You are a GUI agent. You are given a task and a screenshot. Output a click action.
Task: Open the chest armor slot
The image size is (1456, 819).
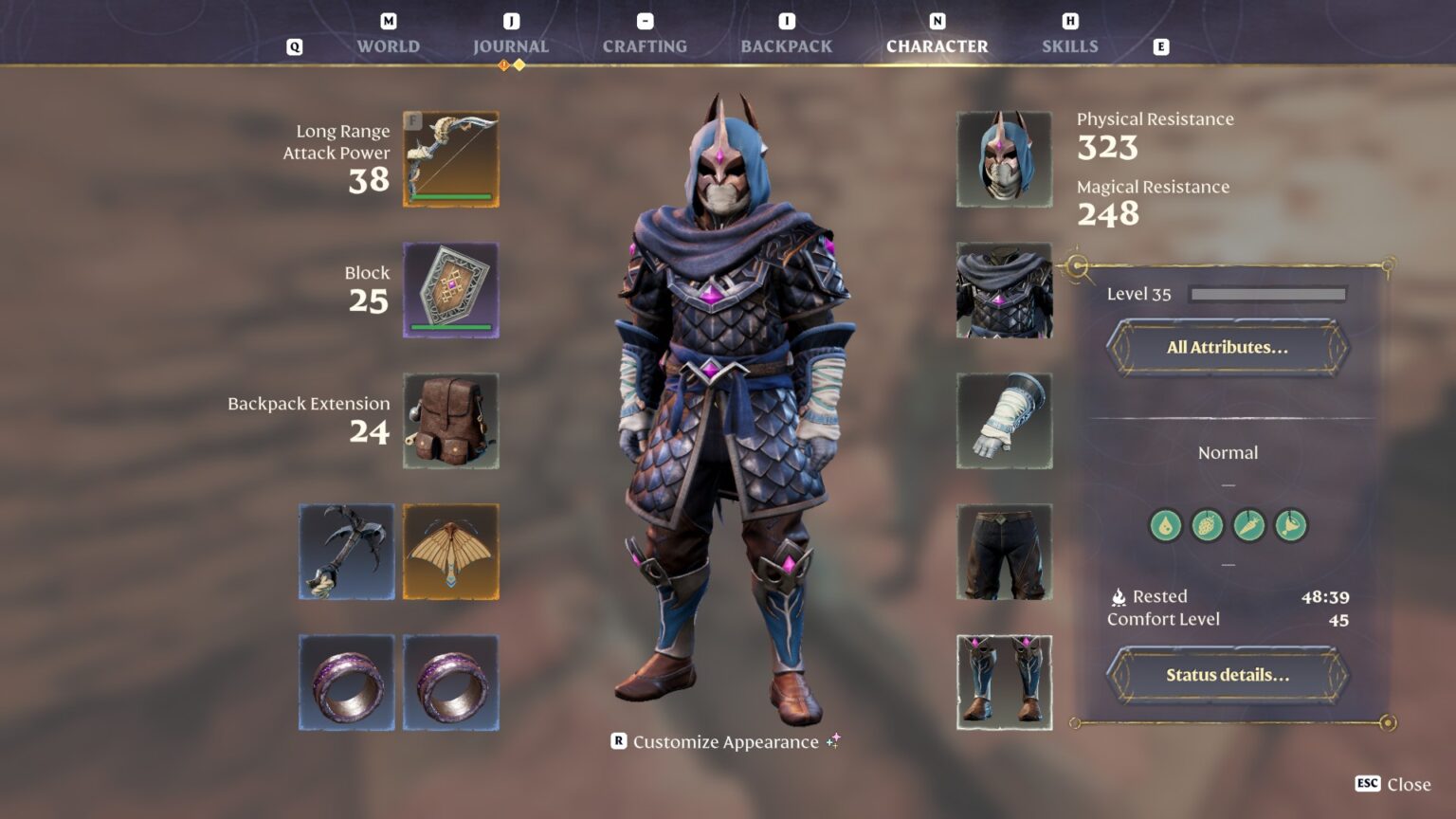(1005, 290)
